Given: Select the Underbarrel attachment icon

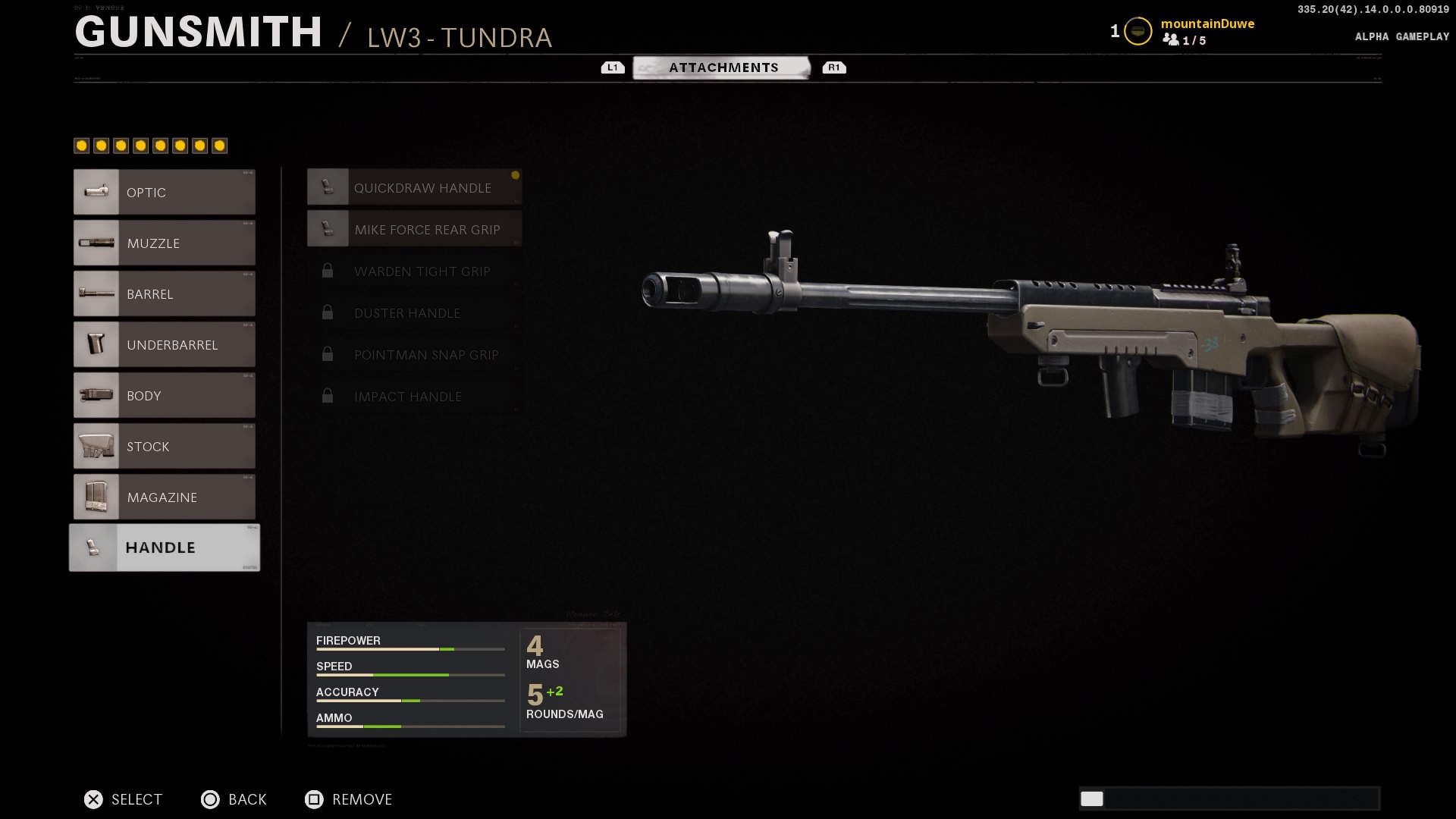Looking at the screenshot, I should (96, 344).
